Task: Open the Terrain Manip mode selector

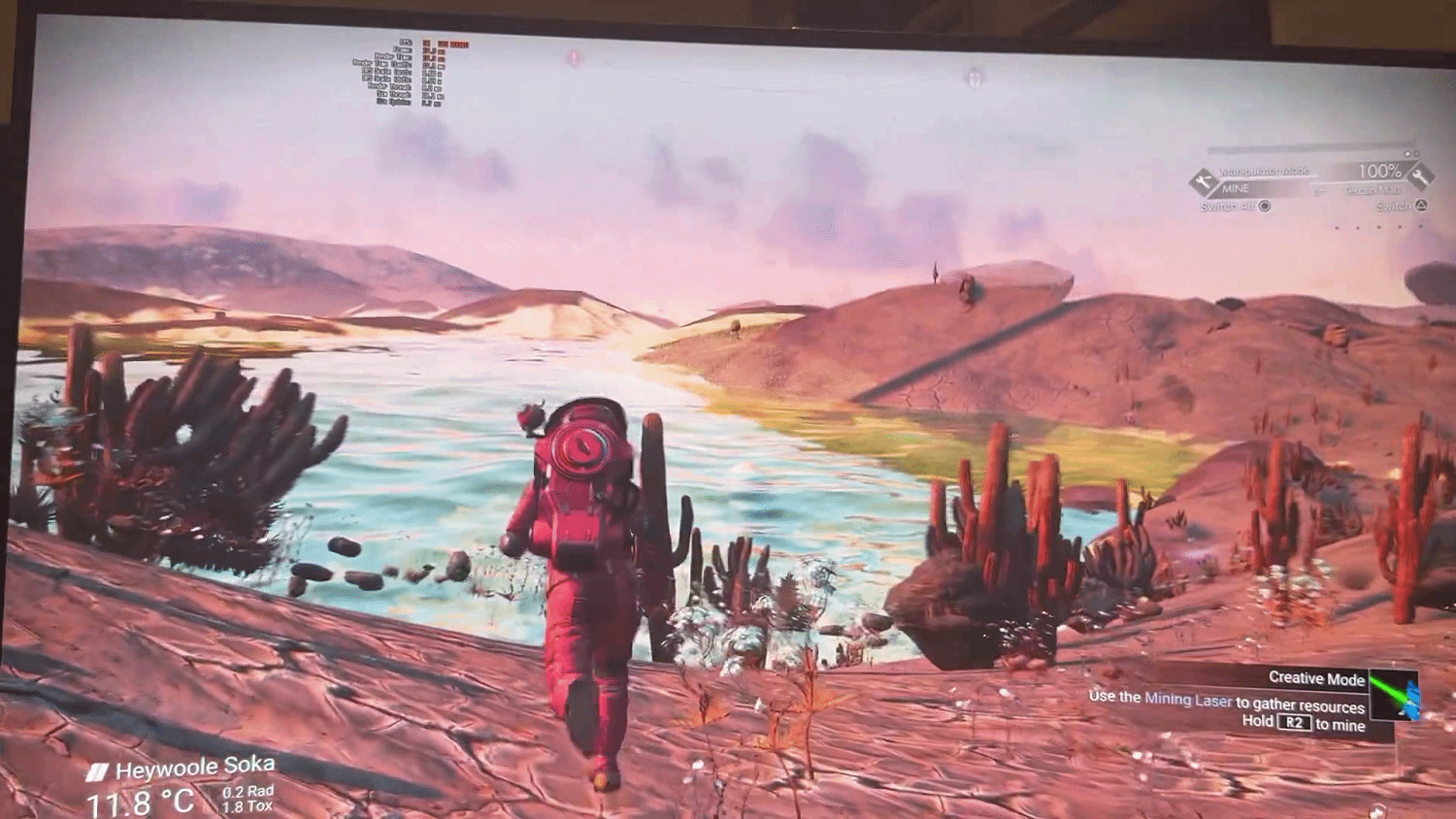Action: click(1371, 189)
